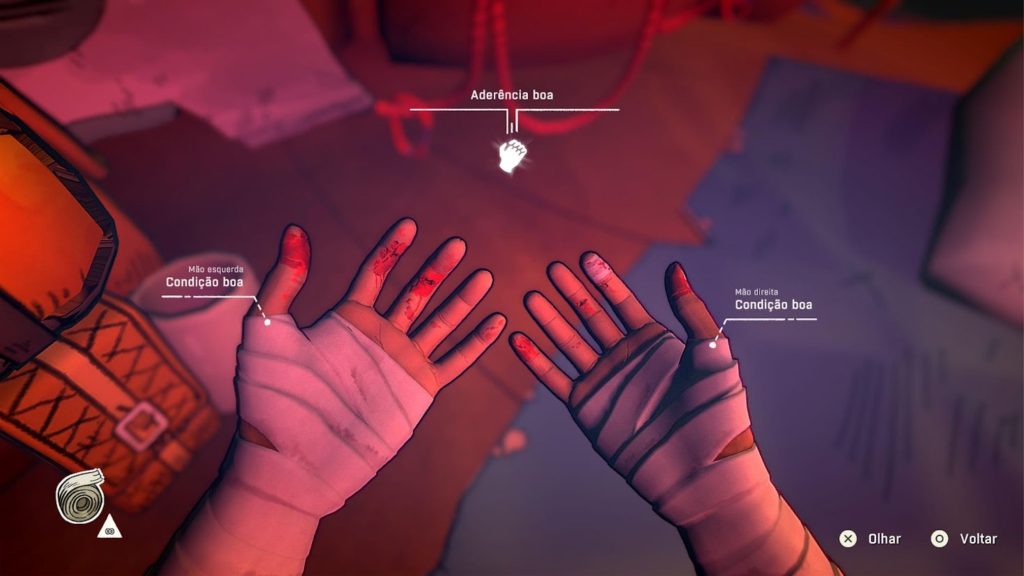
Task: Click the fist grip icon under Aderência boa
Action: pyautogui.click(x=512, y=156)
